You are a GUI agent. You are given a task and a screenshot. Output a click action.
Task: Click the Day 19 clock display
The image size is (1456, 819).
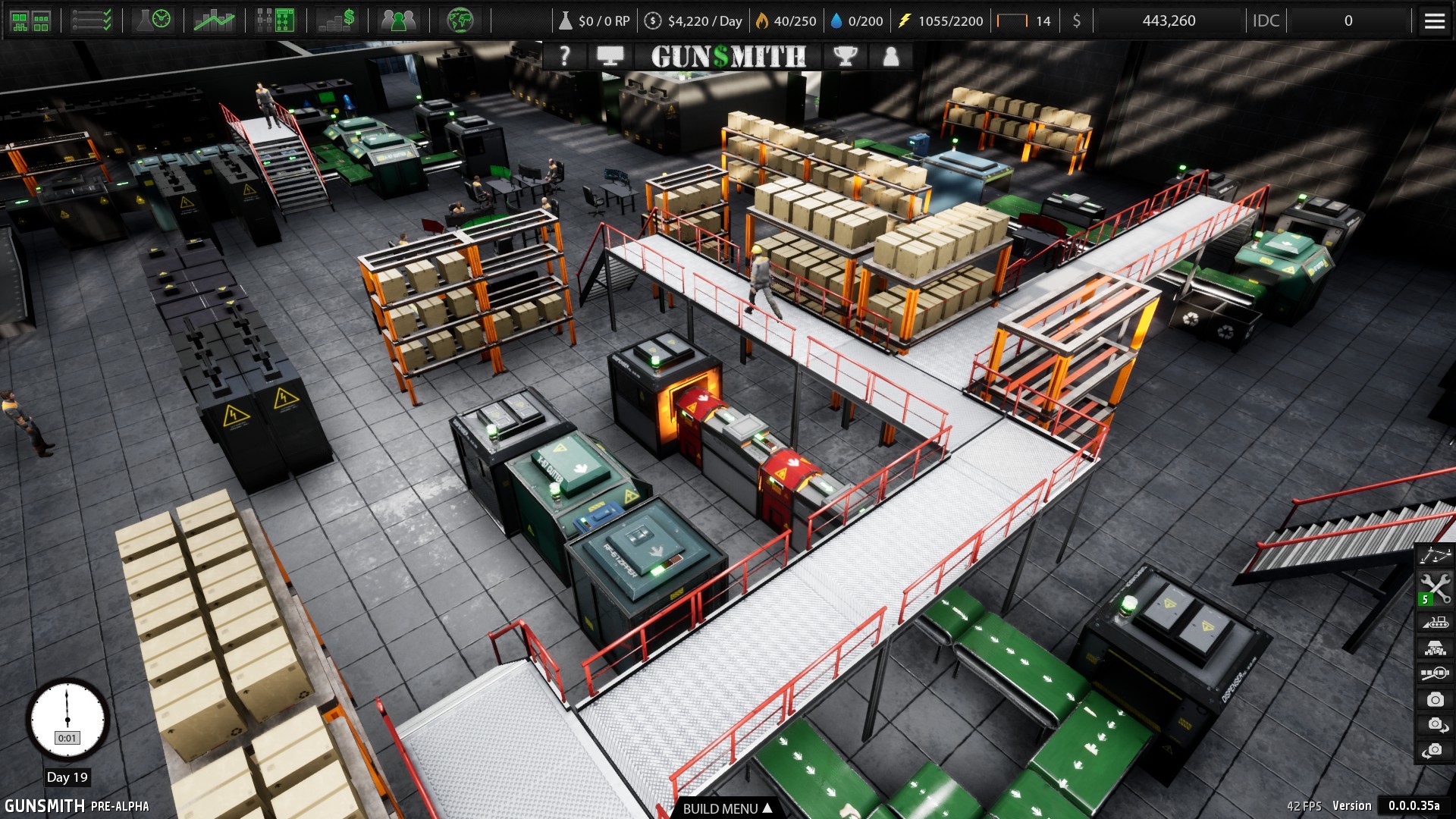point(68,721)
